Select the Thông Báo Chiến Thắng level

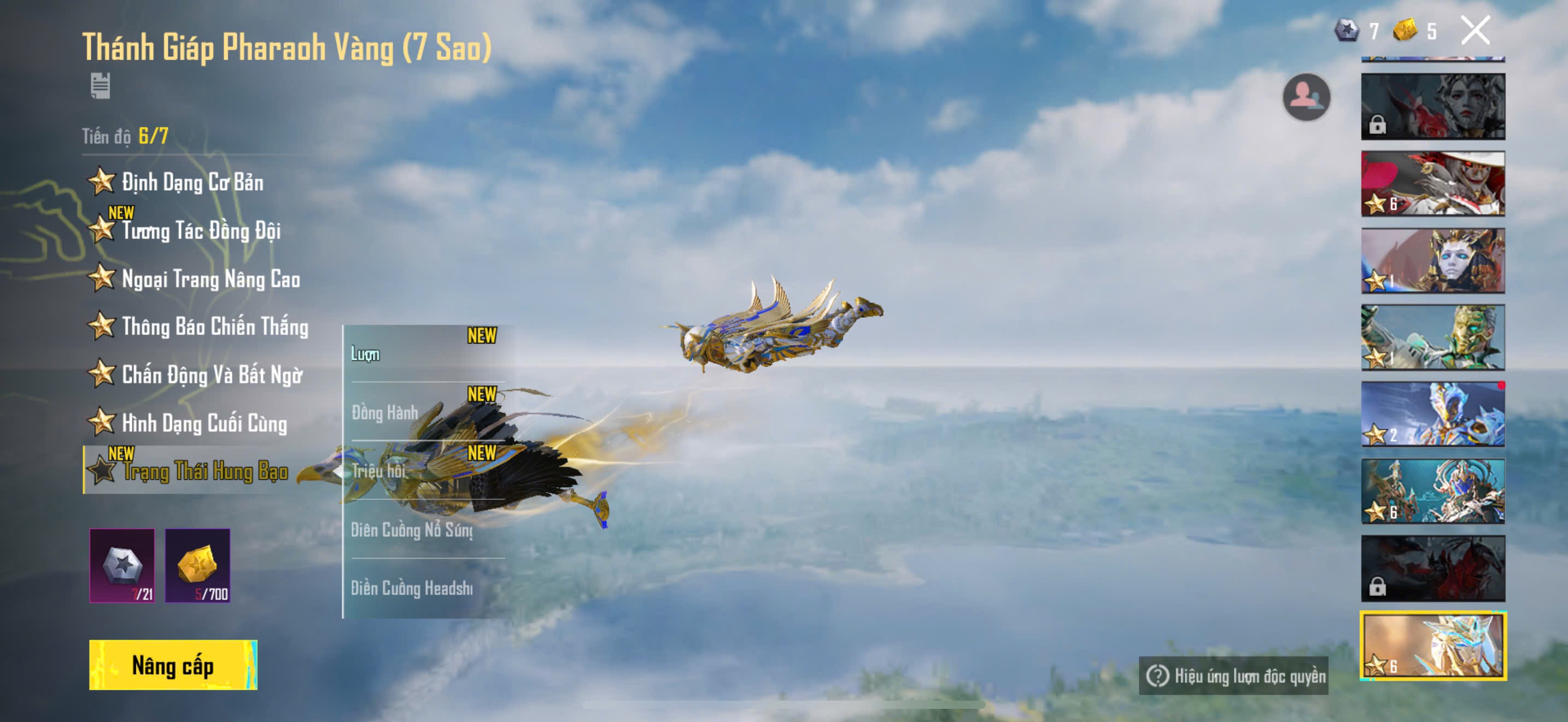click(x=214, y=327)
